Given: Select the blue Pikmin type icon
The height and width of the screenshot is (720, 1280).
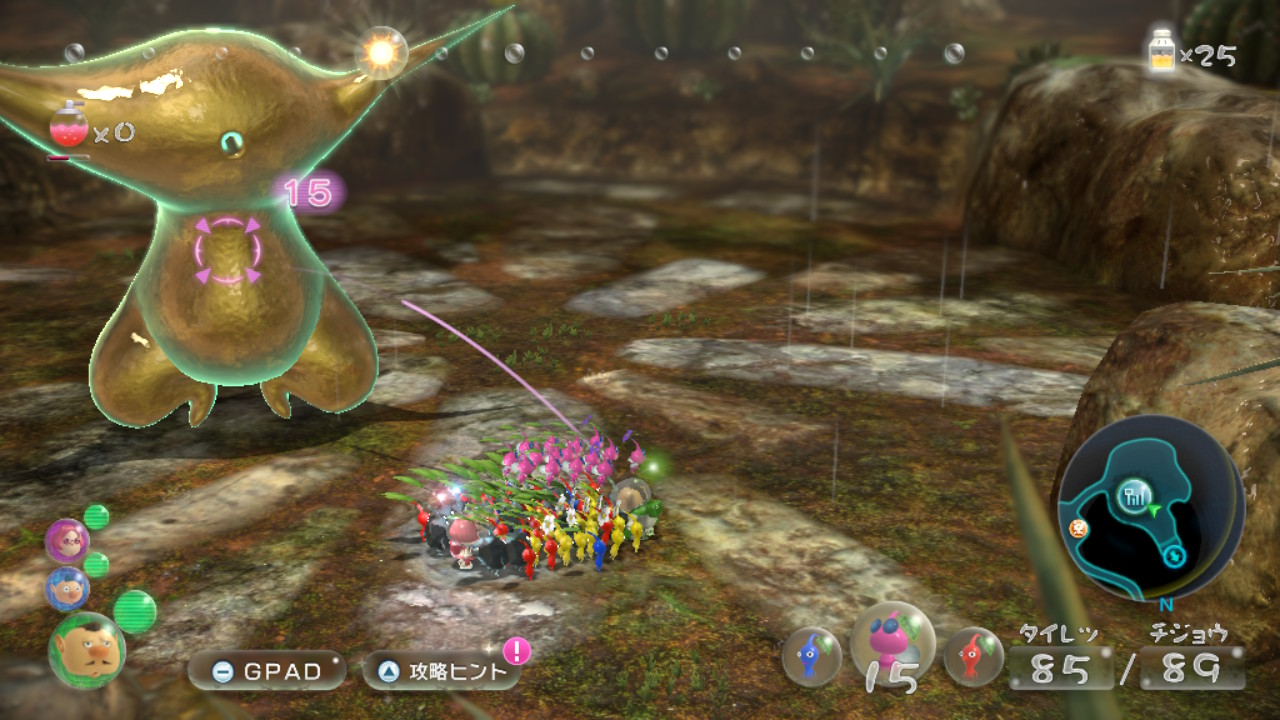Looking at the screenshot, I should [811, 656].
